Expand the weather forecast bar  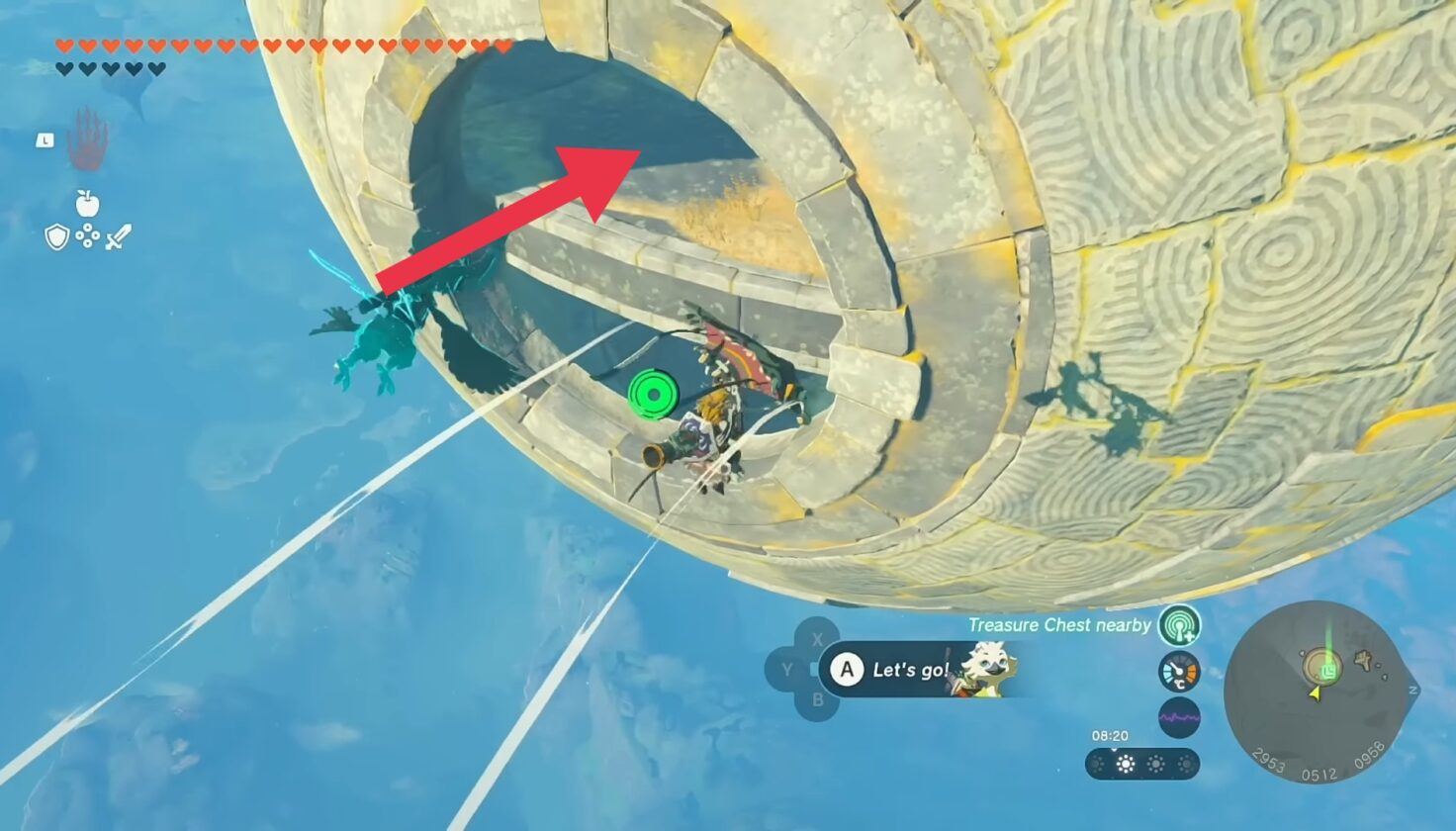[x=1142, y=763]
